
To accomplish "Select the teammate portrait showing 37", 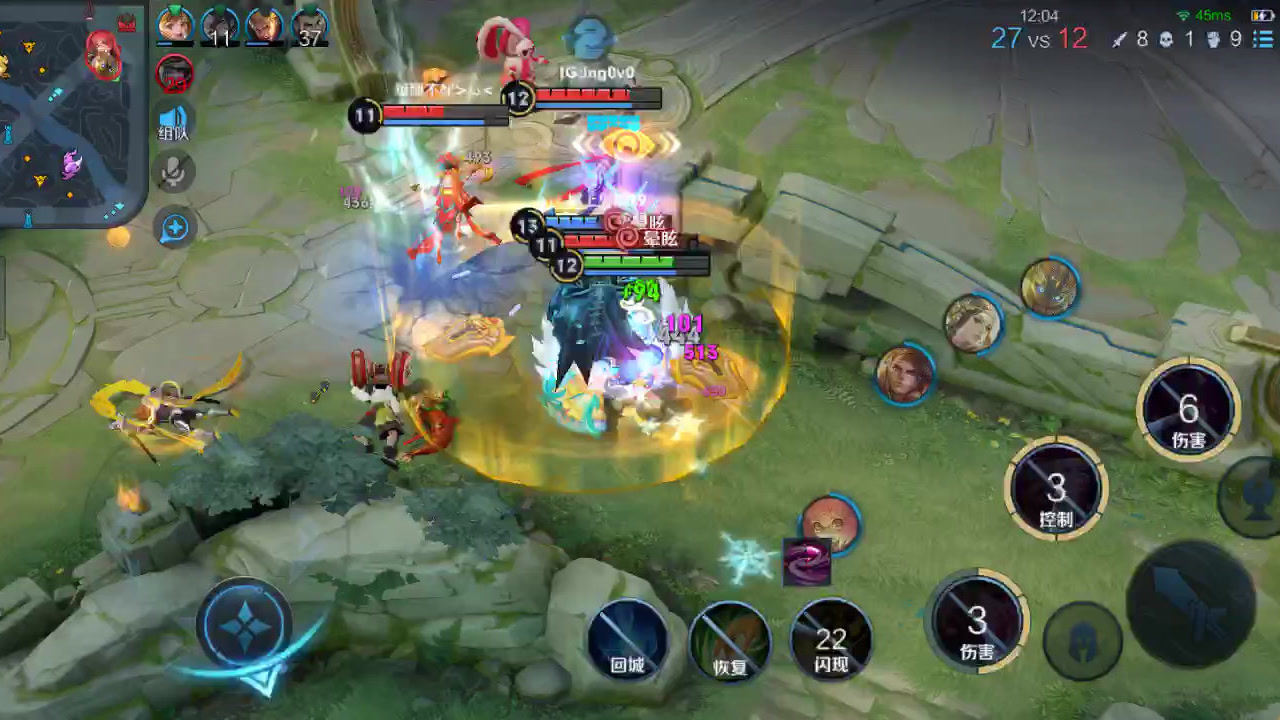I will click(x=310, y=26).
